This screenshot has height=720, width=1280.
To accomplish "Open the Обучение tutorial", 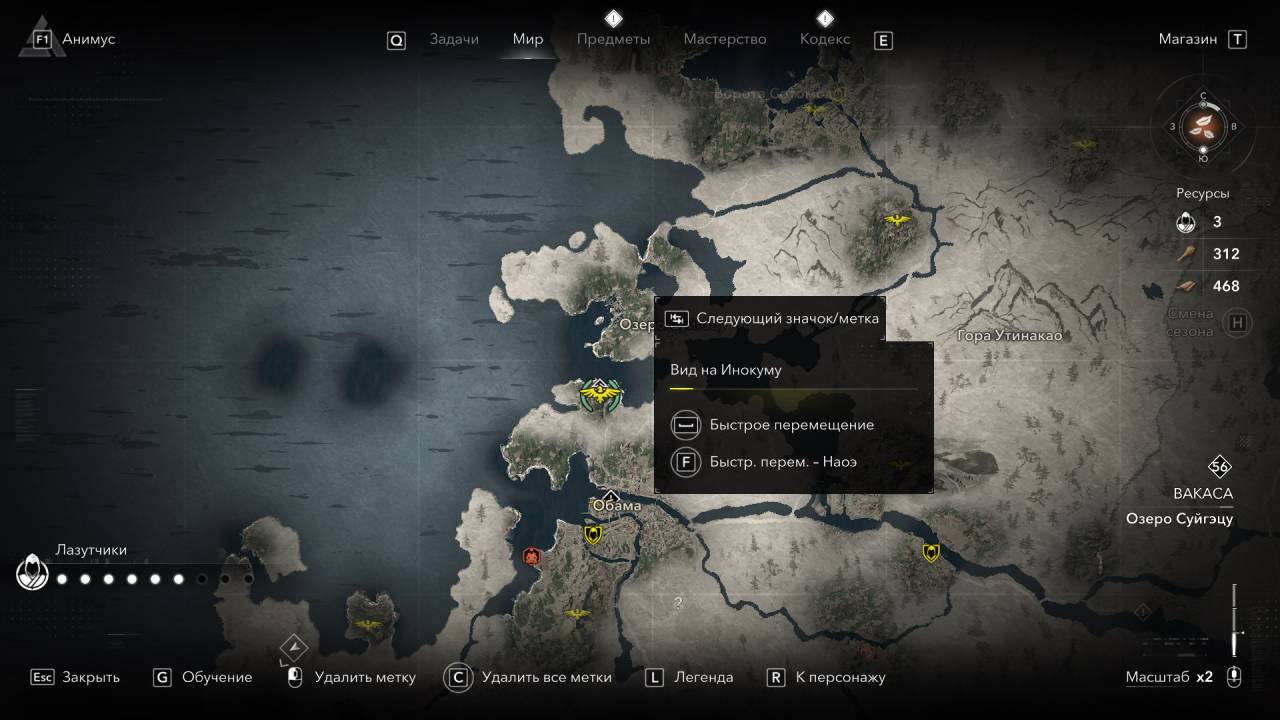I will coord(216,677).
